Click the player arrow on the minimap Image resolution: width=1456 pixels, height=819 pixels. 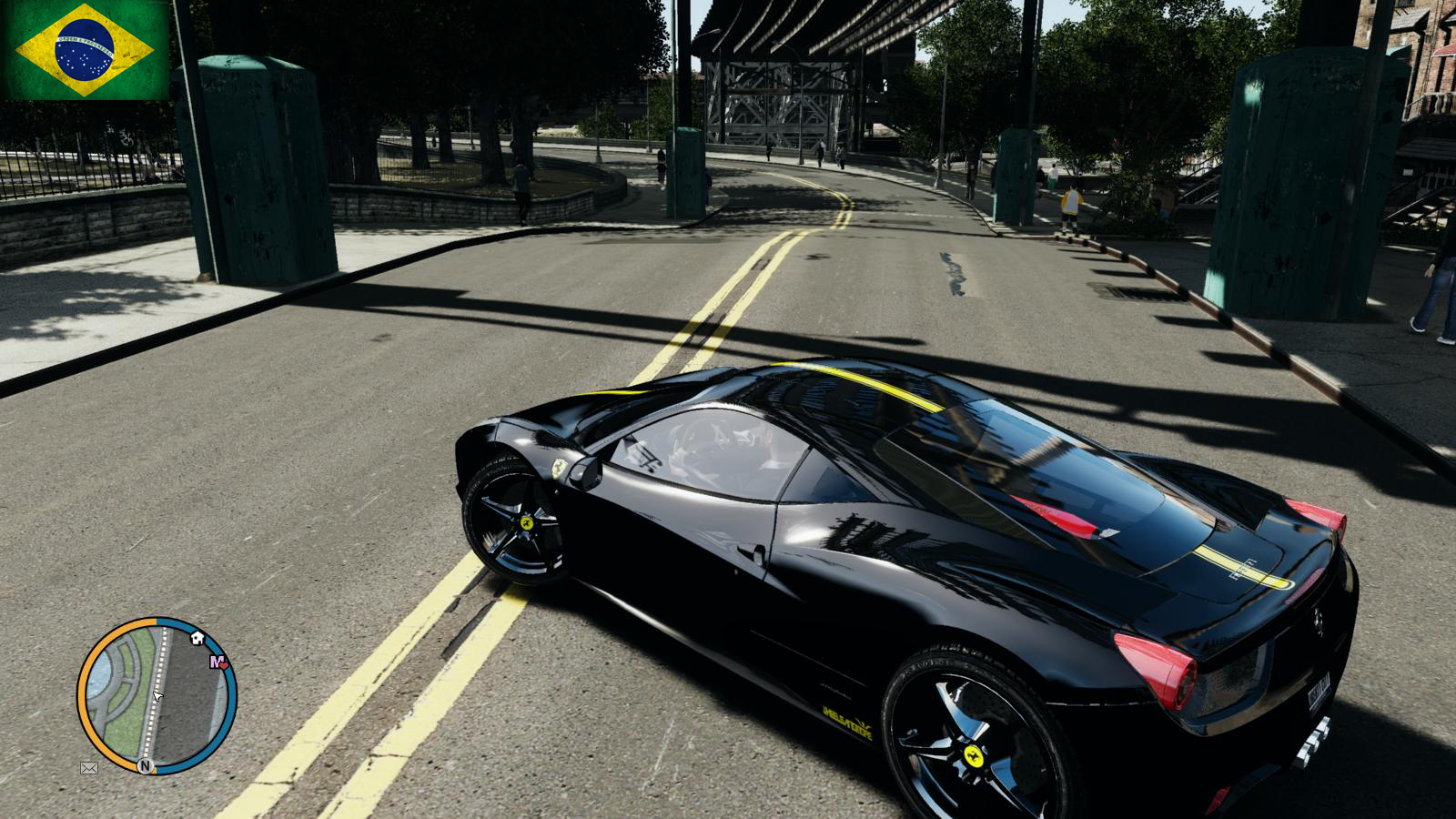(x=157, y=696)
